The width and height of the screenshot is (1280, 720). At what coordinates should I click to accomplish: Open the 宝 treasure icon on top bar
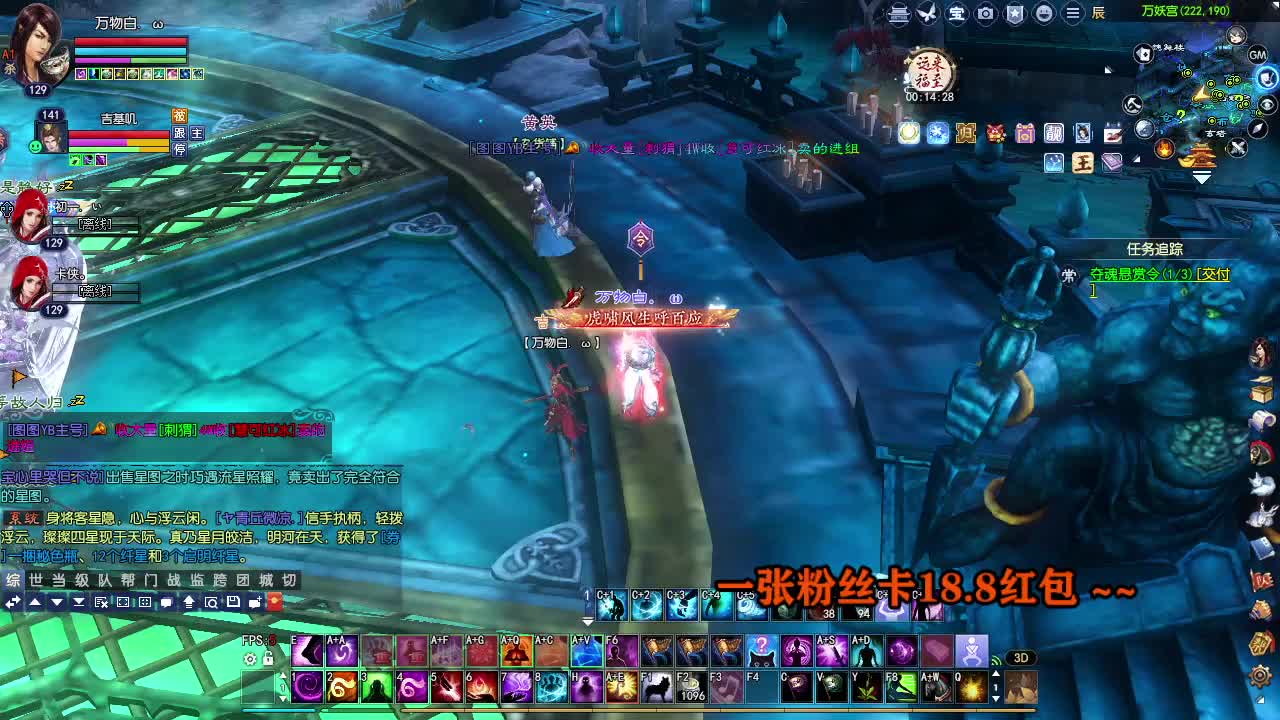coord(957,14)
